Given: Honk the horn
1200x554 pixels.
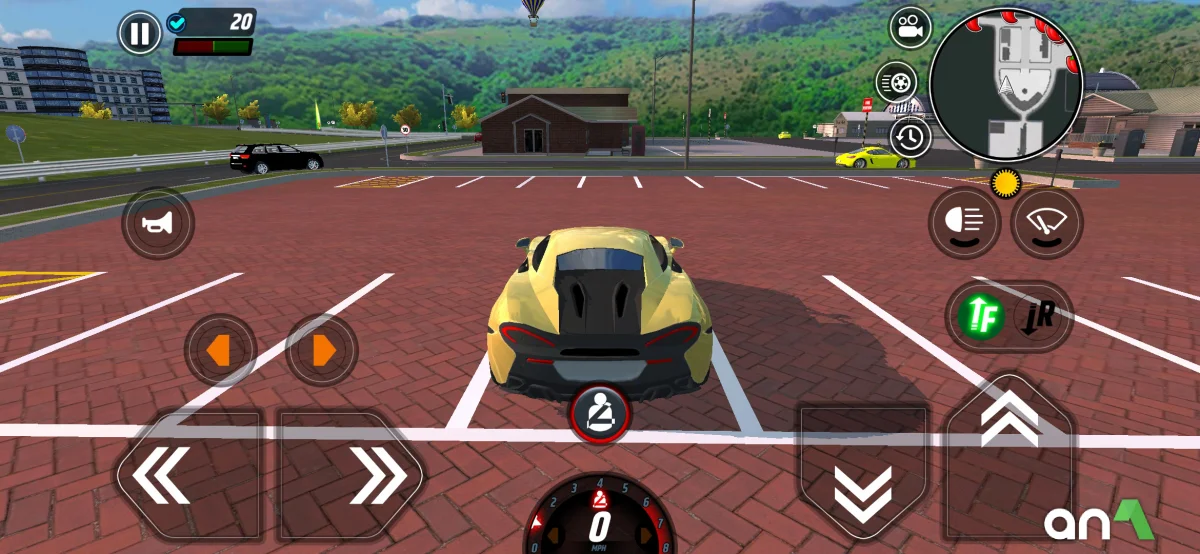Looking at the screenshot, I should point(158,223).
